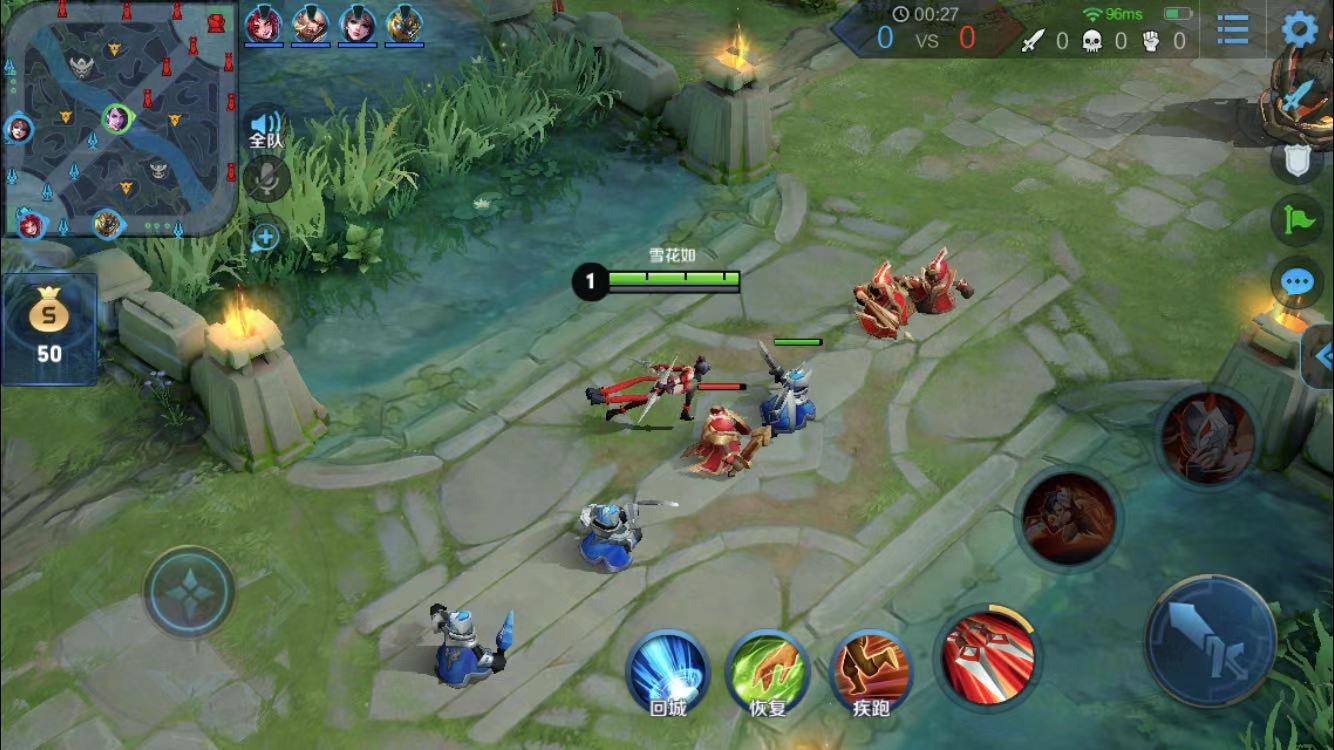
Task: Select the white shield signal button
Action: coord(1297,160)
